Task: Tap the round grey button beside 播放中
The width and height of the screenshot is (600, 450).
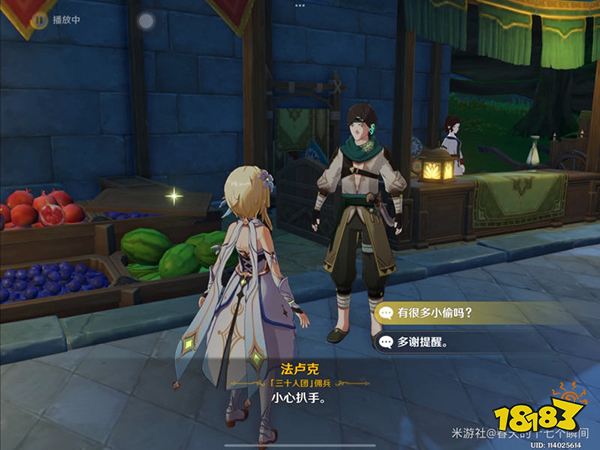Action: (x=147, y=19)
